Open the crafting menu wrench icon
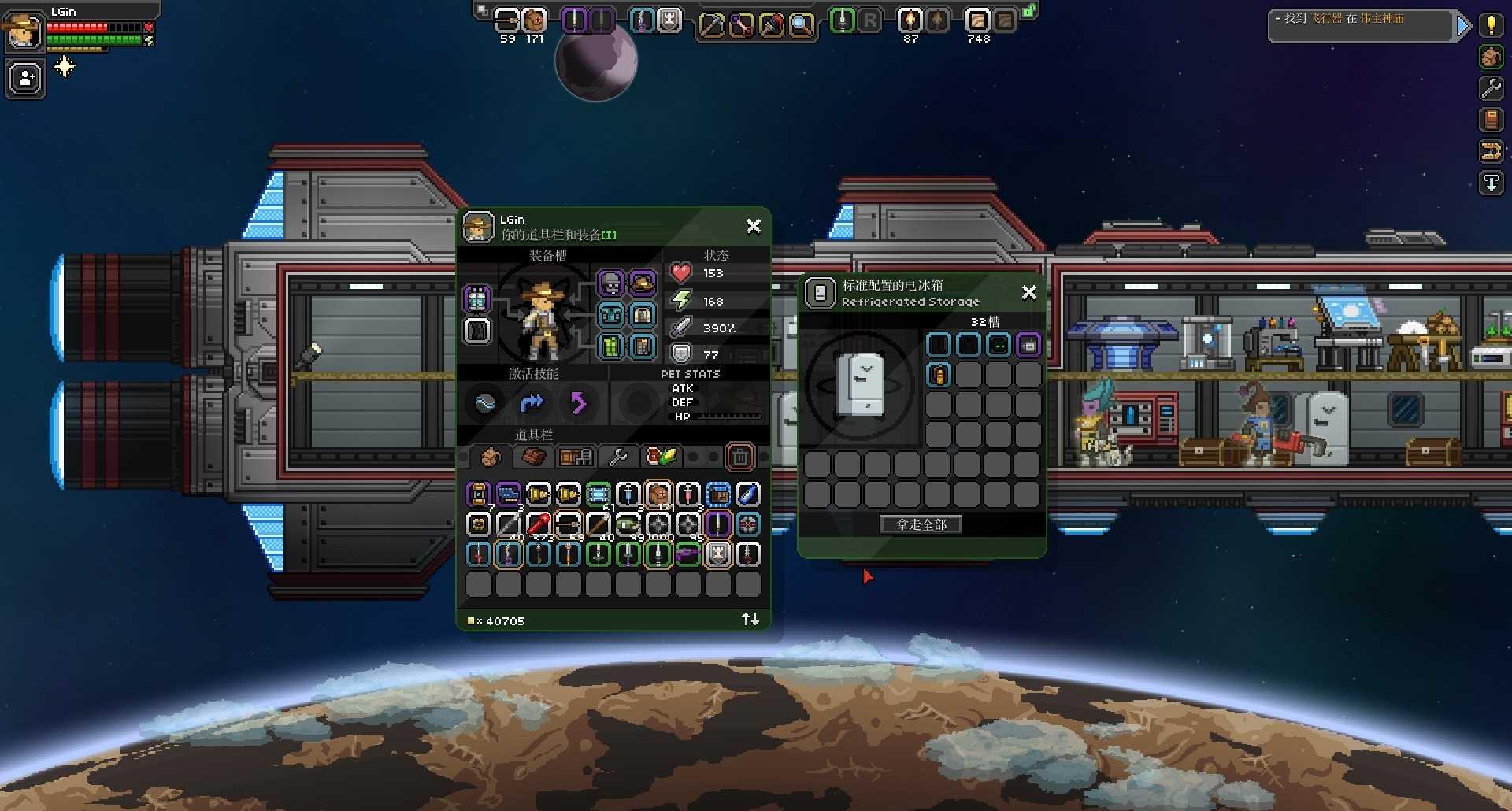This screenshot has width=1512, height=811. [x=1491, y=88]
